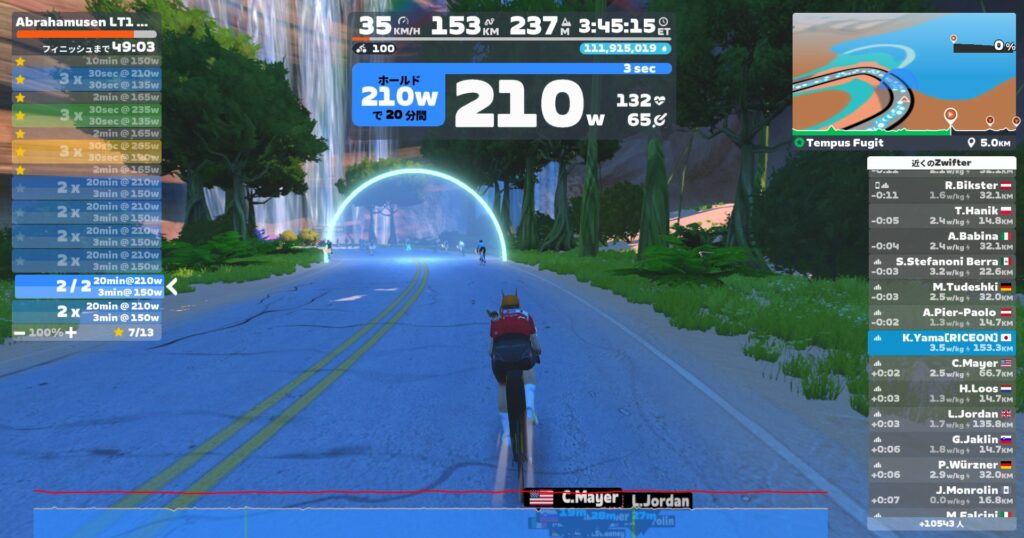The height and width of the screenshot is (538, 1024).
Task: Select L.Jordan in the nearby riders list
Action: pos(941,418)
